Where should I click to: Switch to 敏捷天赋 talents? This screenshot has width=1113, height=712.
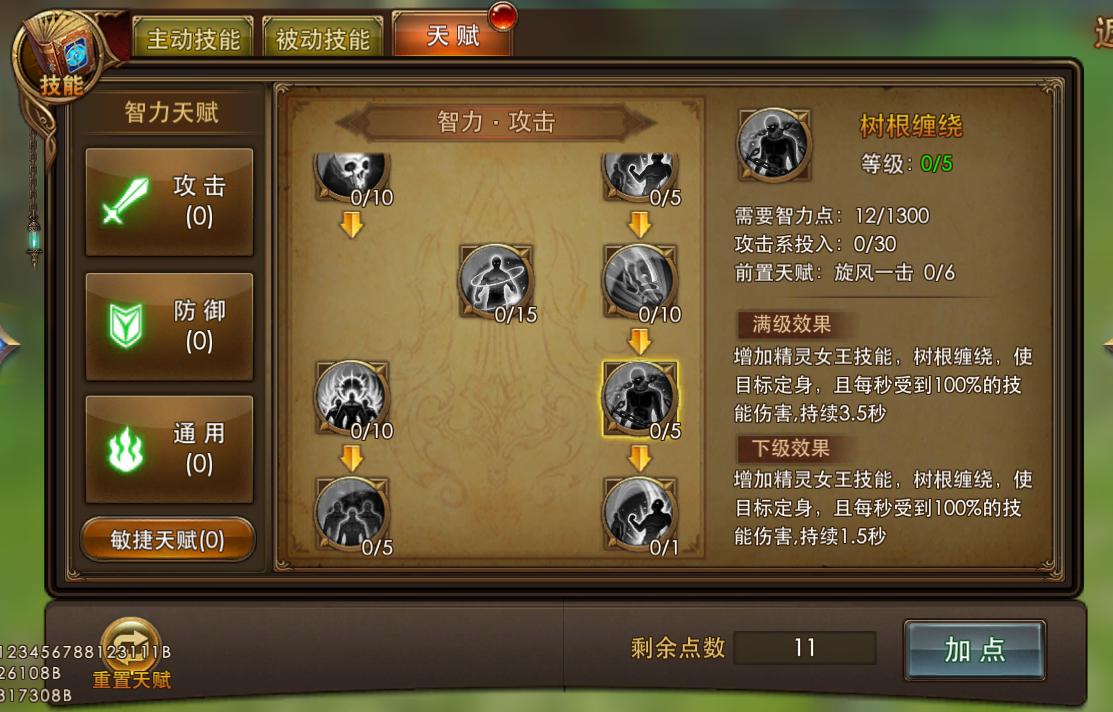tap(168, 540)
